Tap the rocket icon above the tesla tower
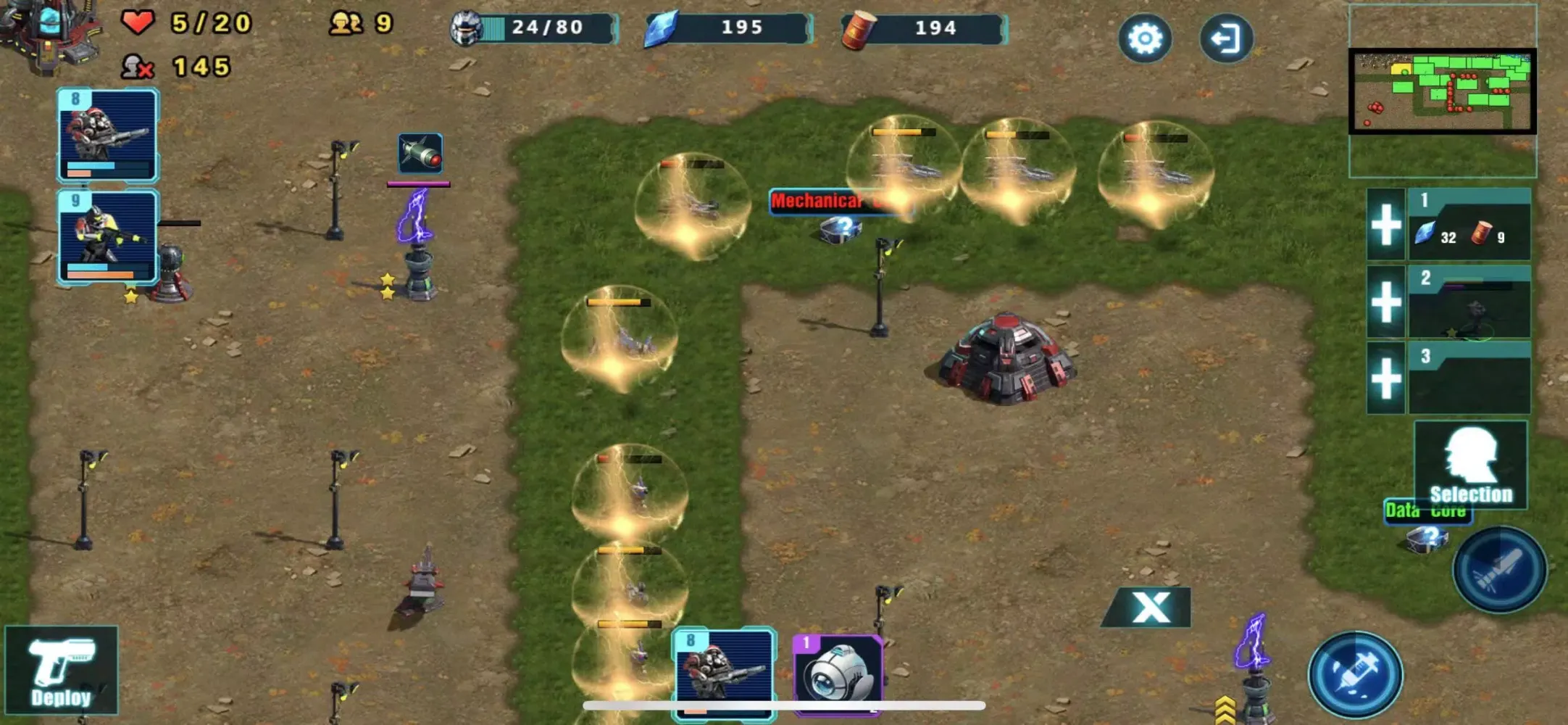The height and width of the screenshot is (725, 1568). pos(420,153)
